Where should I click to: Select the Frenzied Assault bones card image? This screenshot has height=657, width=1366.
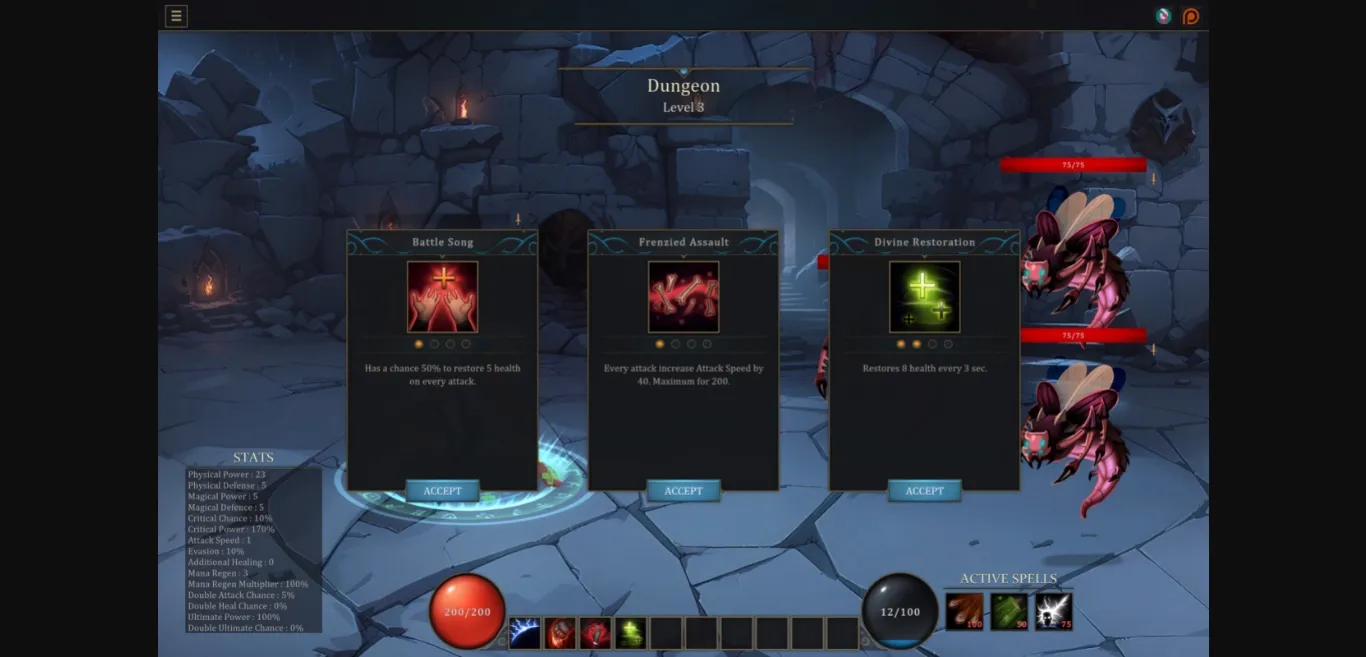[683, 297]
